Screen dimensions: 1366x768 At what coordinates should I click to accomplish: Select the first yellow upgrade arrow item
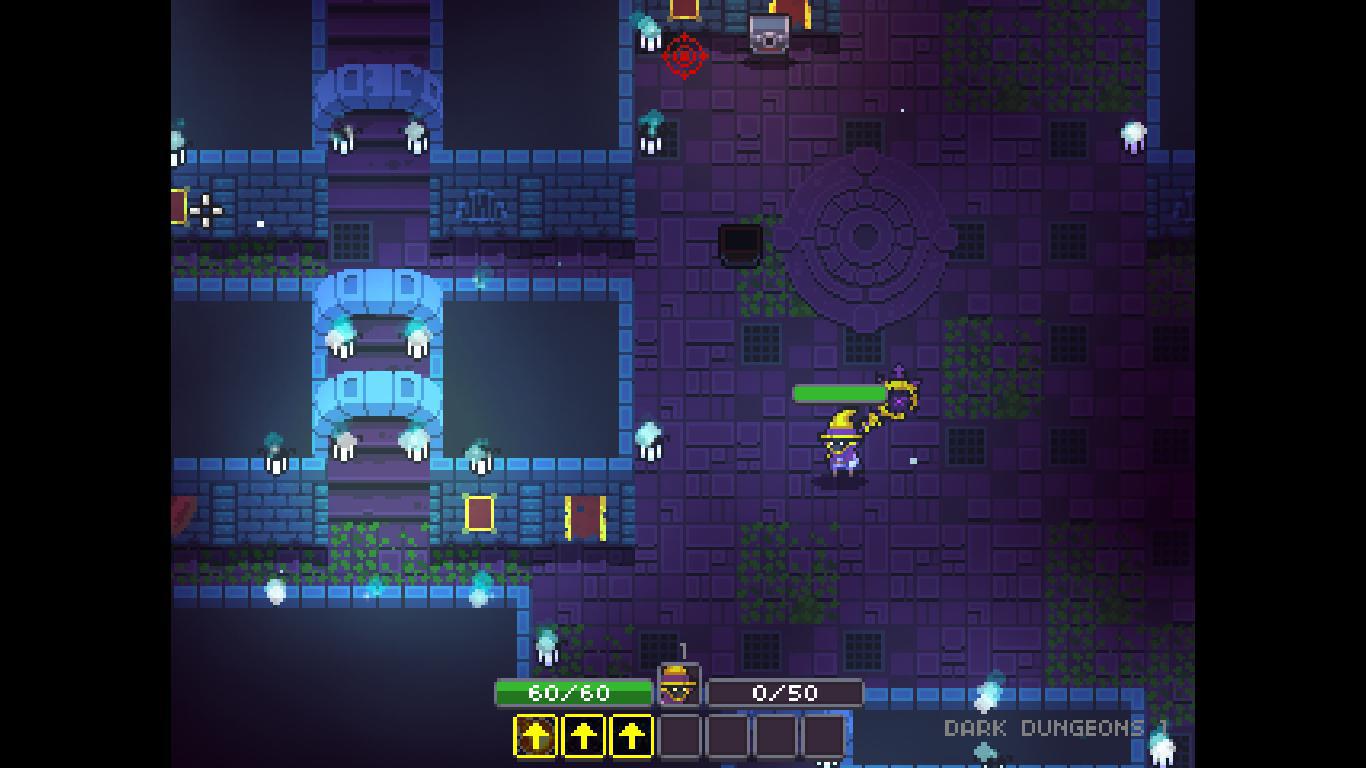coord(537,736)
